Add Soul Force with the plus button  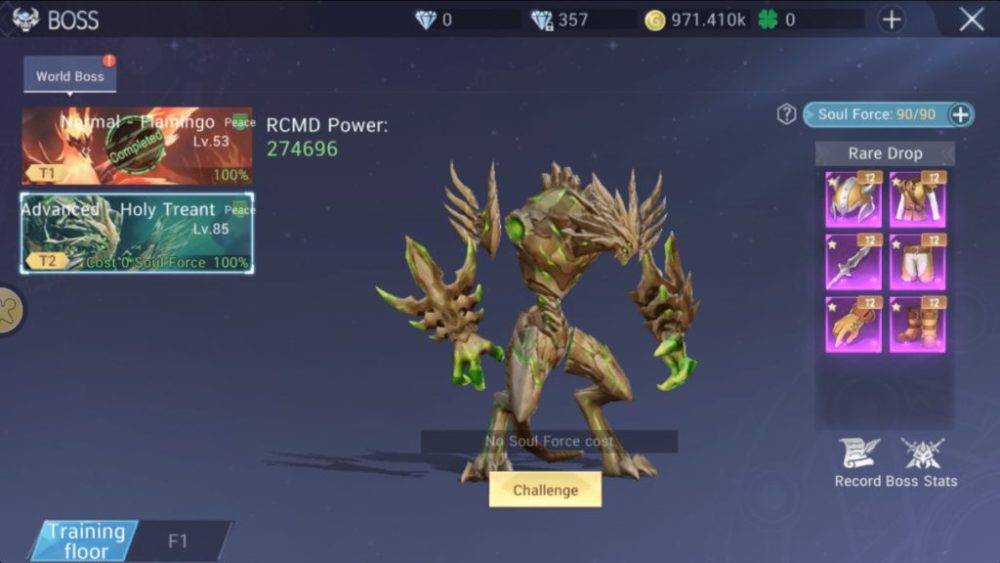(x=960, y=114)
